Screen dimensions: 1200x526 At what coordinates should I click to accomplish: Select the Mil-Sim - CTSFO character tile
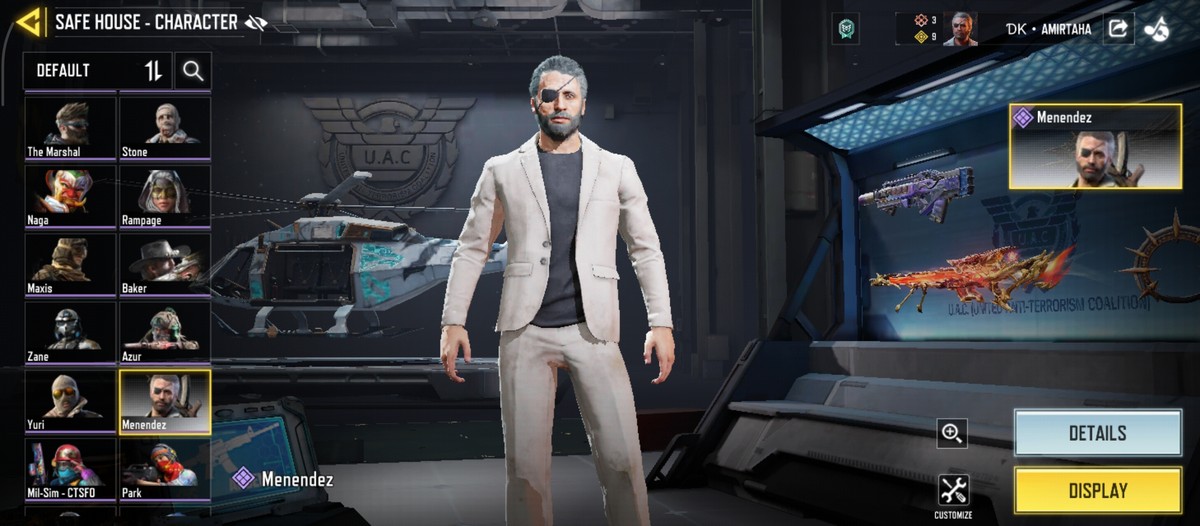(x=70, y=468)
